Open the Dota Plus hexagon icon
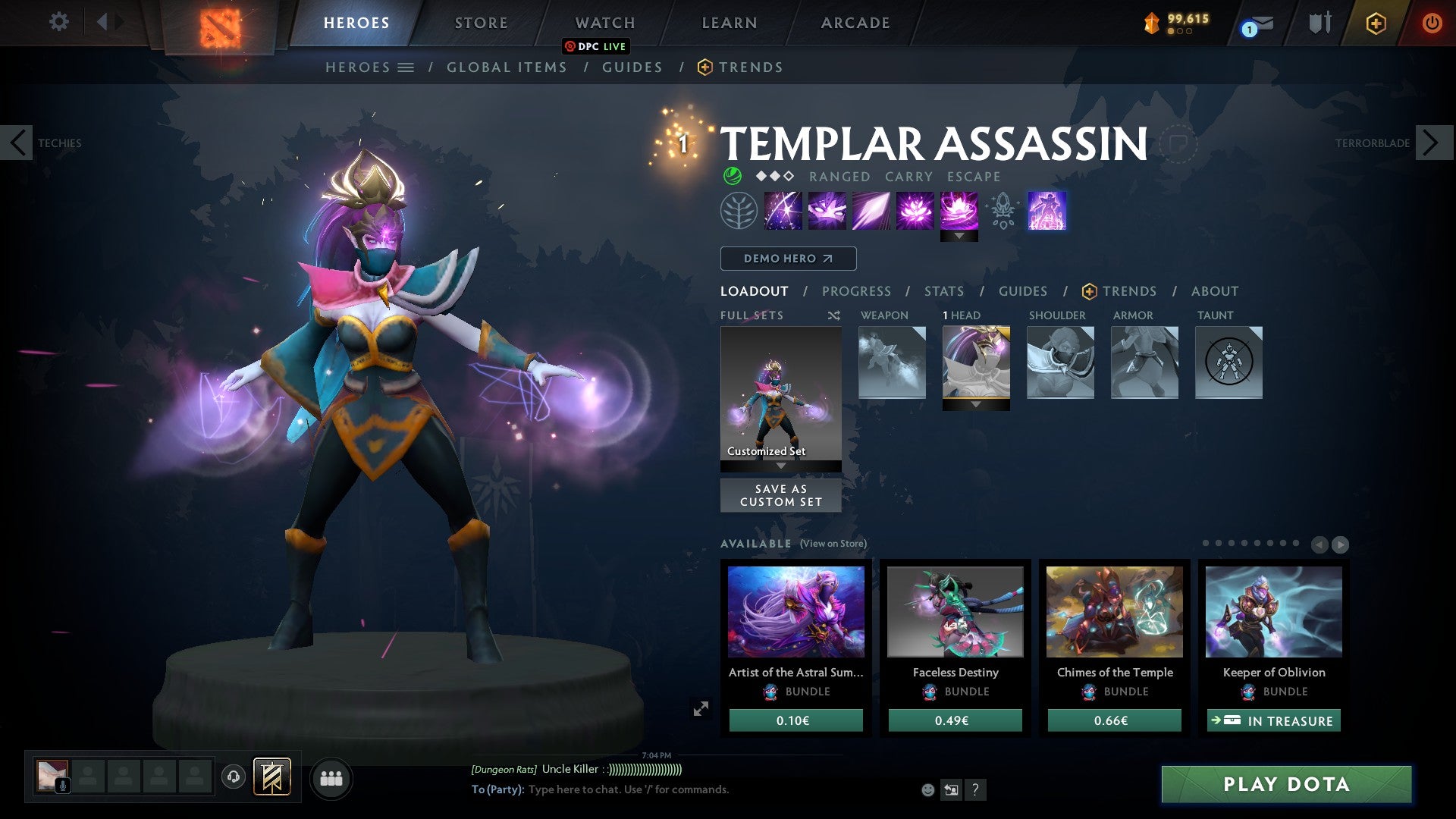This screenshot has height=819, width=1456. (1376, 22)
